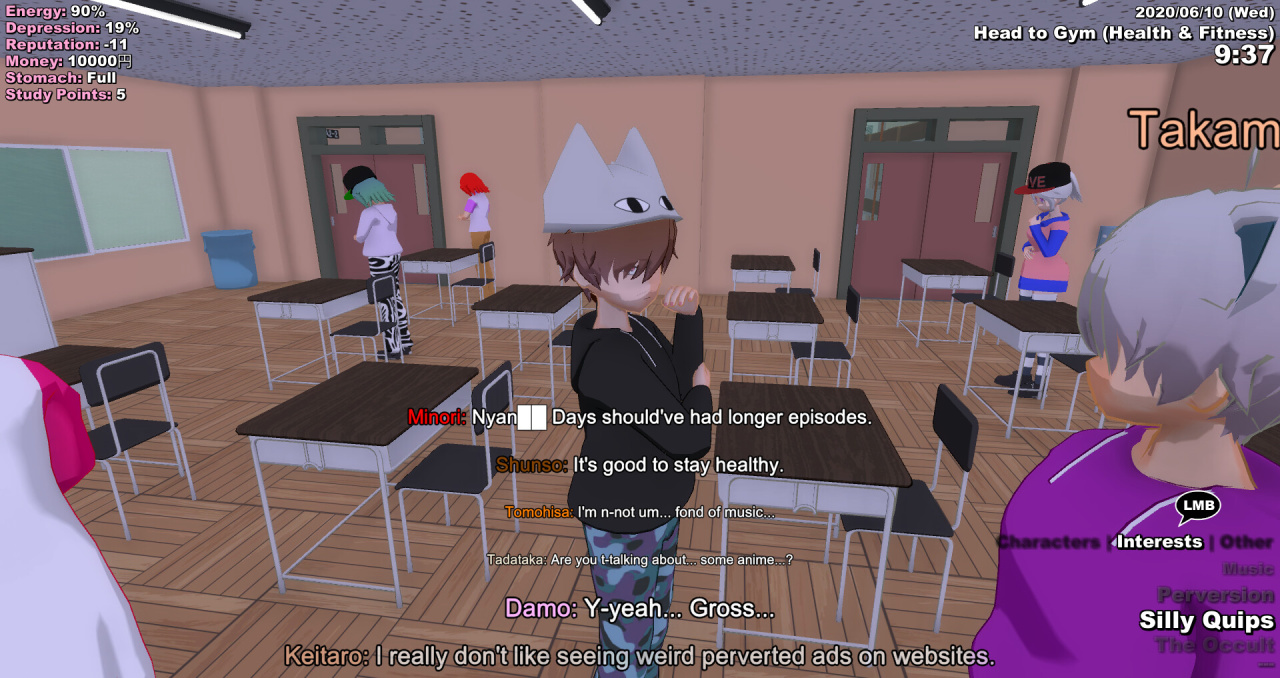Choose The Occult conversation topic

[x=1215, y=645]
